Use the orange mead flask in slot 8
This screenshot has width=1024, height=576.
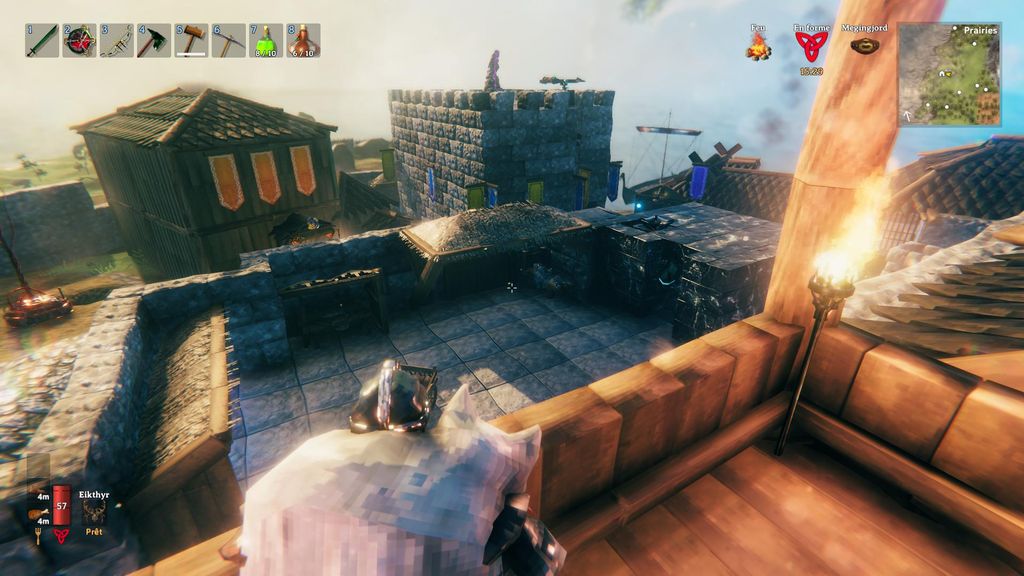click(303, 40)
